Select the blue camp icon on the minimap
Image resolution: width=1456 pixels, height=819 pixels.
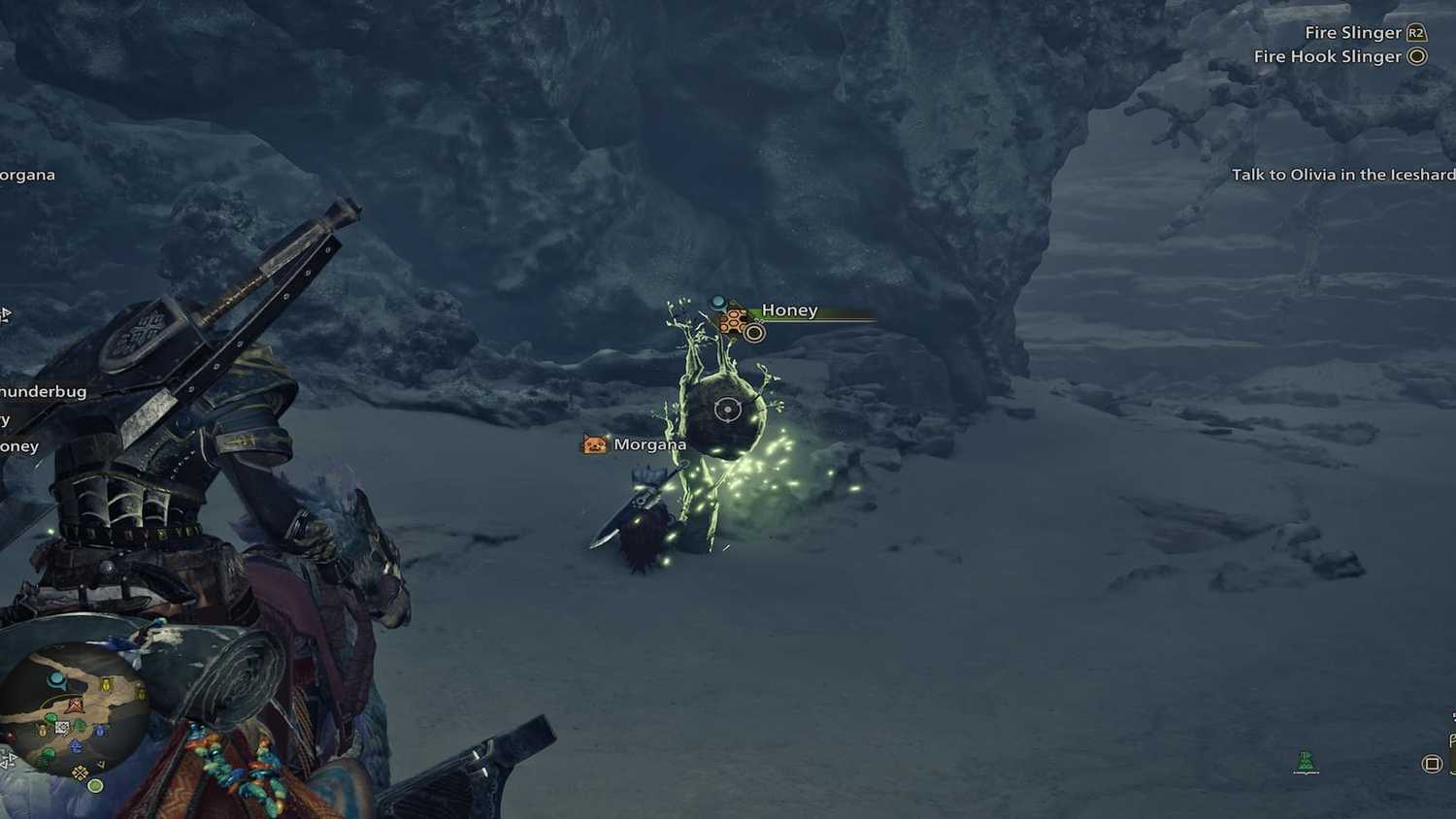55,679
